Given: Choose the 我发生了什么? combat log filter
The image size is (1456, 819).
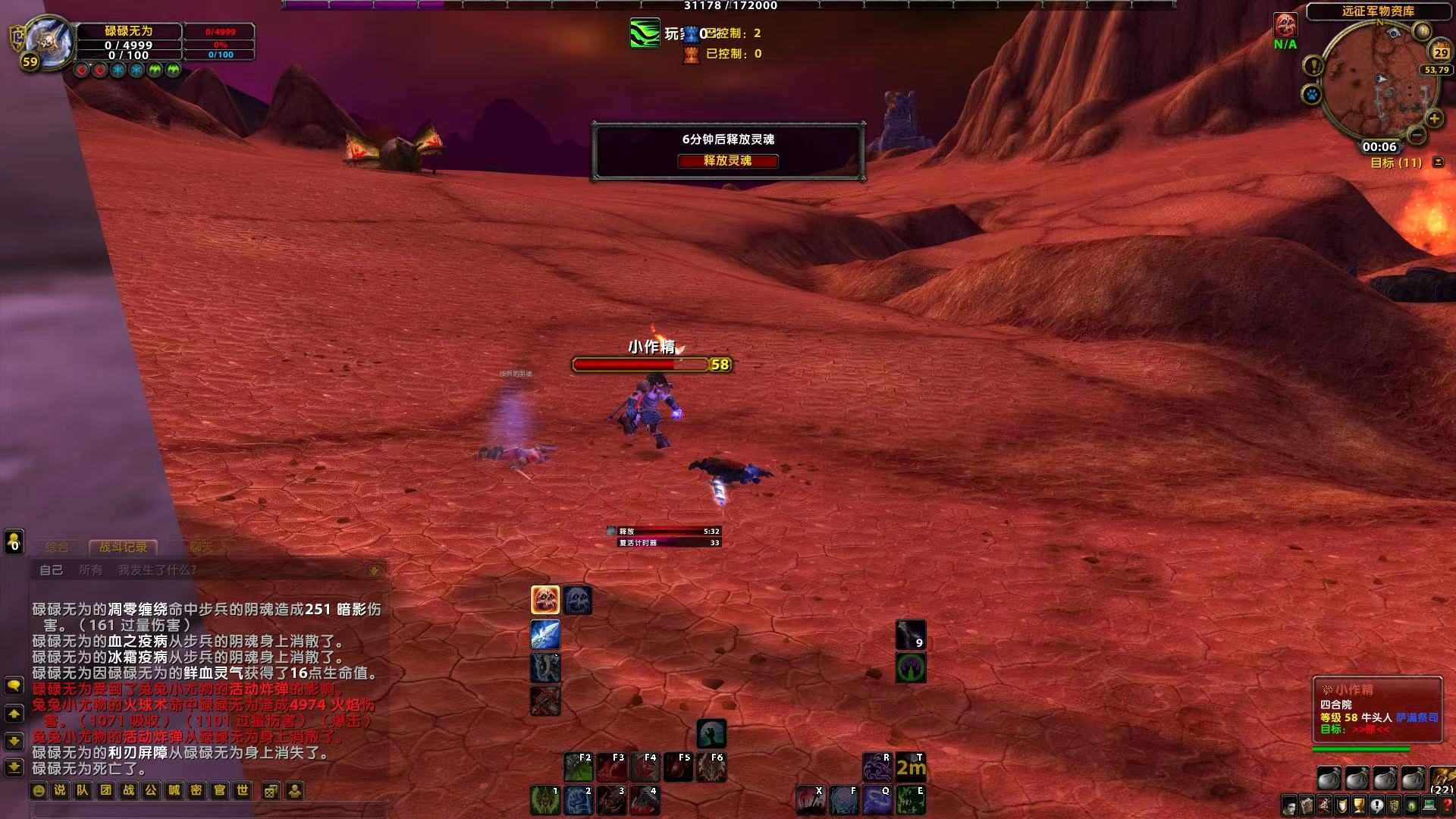Looking at the screenshot, I should click(x=157, y=570).
